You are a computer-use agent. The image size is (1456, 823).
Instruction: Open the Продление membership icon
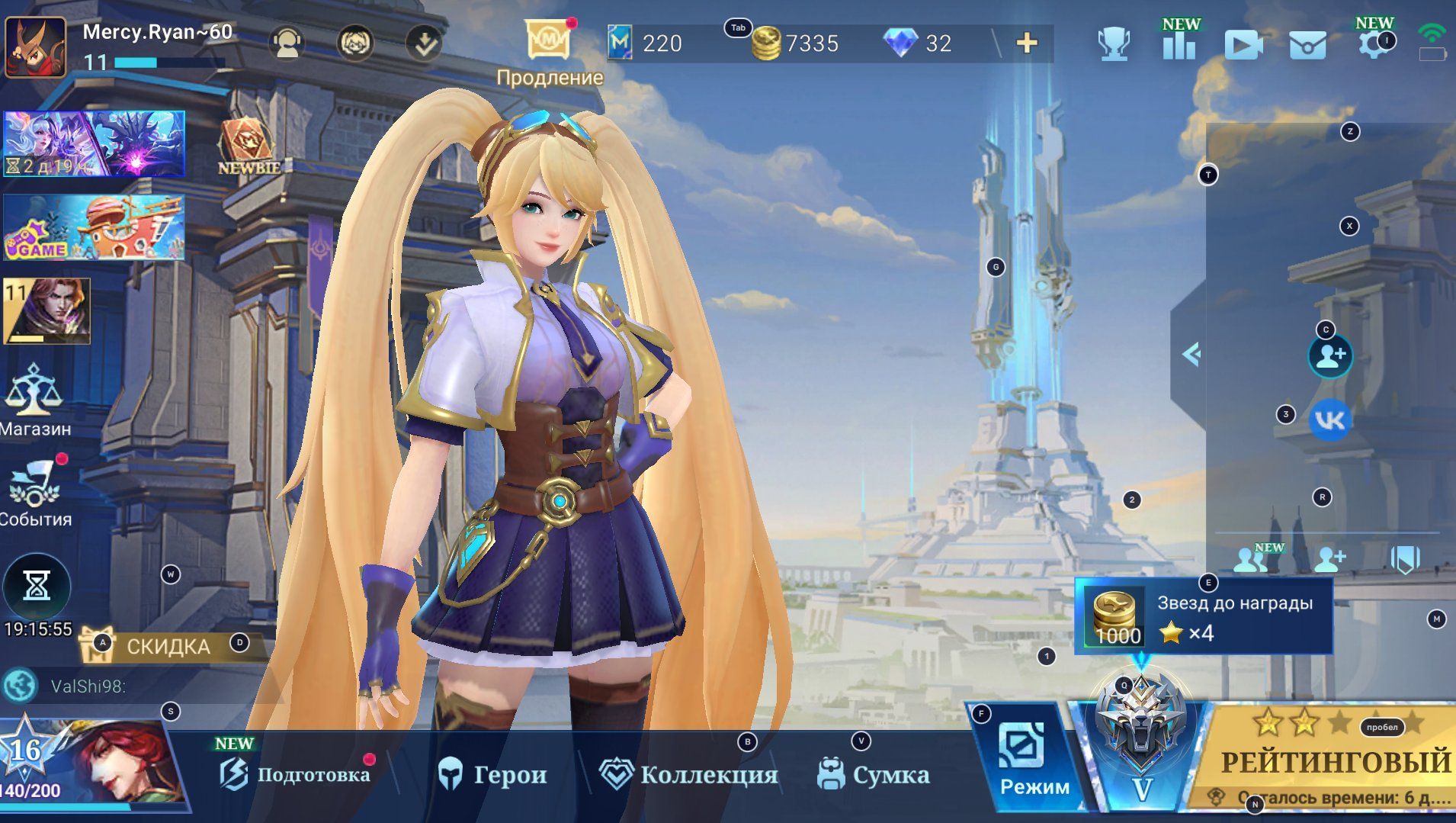548,41
